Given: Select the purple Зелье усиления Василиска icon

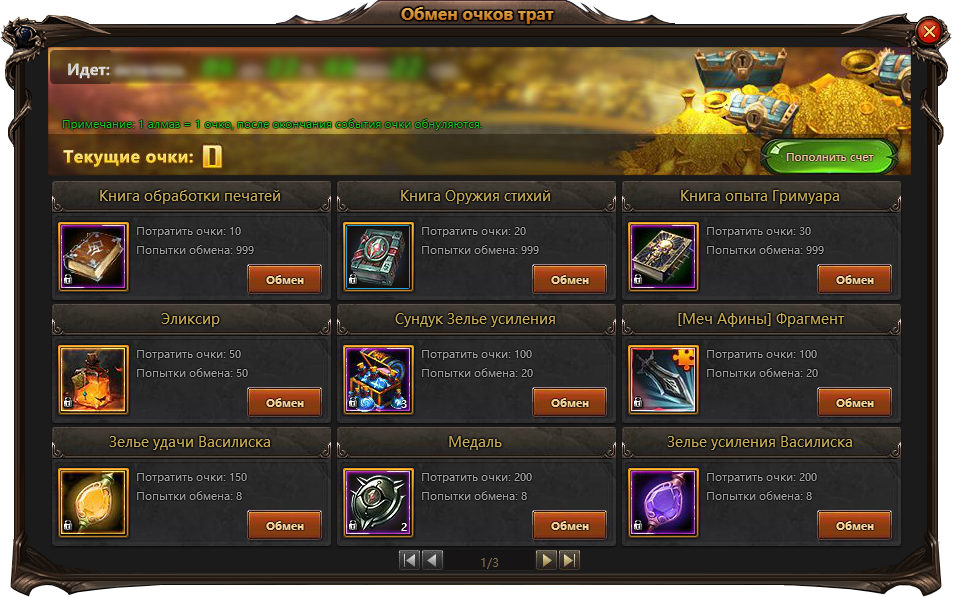Looking at the screenshot, I should (663, 503).
